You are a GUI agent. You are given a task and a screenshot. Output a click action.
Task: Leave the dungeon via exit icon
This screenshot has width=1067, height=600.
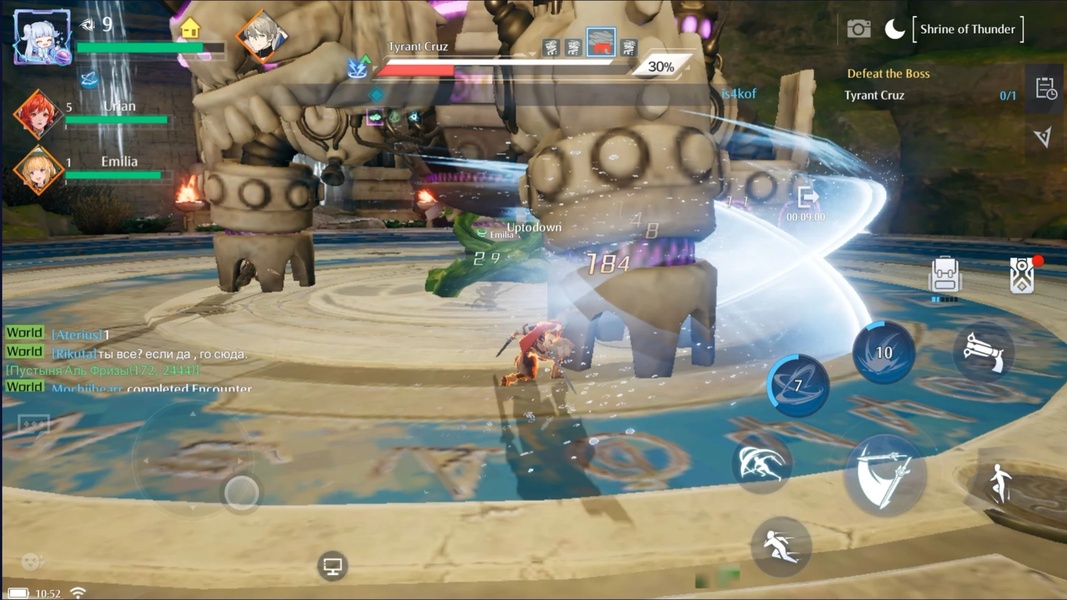(806, 197)
